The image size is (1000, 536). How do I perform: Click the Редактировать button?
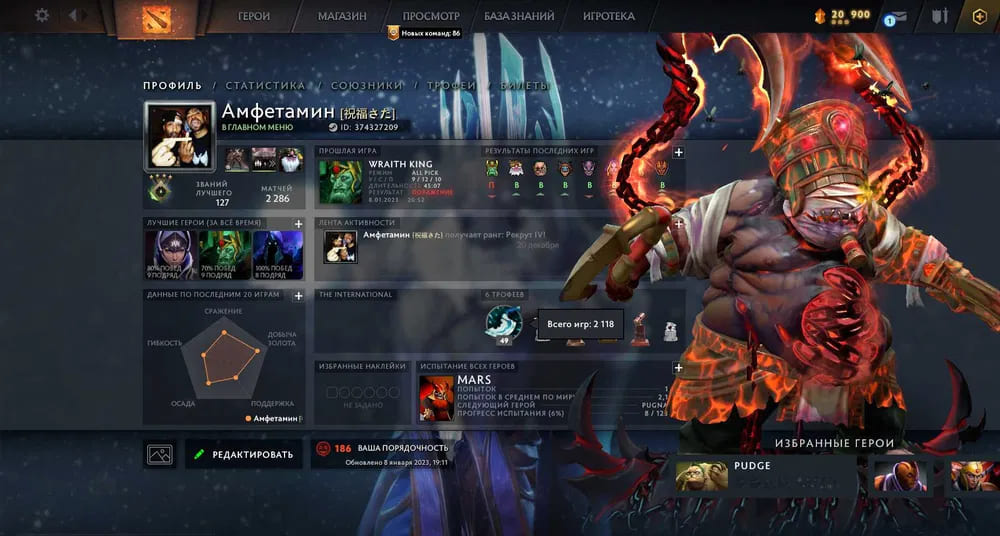pos(244,454)
